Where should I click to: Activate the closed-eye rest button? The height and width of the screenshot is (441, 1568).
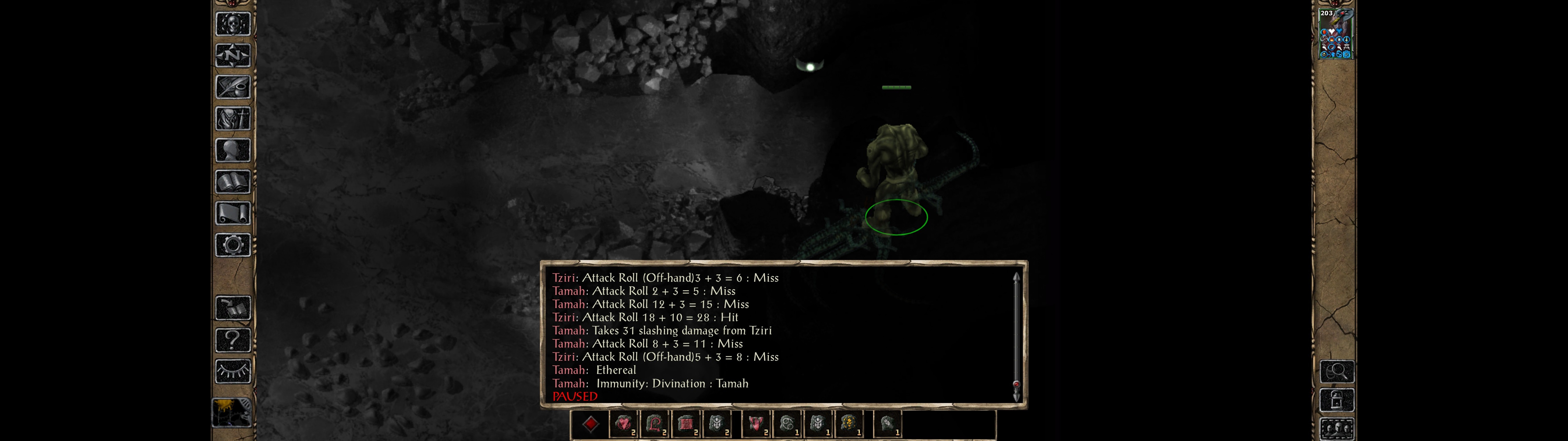click(x=233, y=371)
